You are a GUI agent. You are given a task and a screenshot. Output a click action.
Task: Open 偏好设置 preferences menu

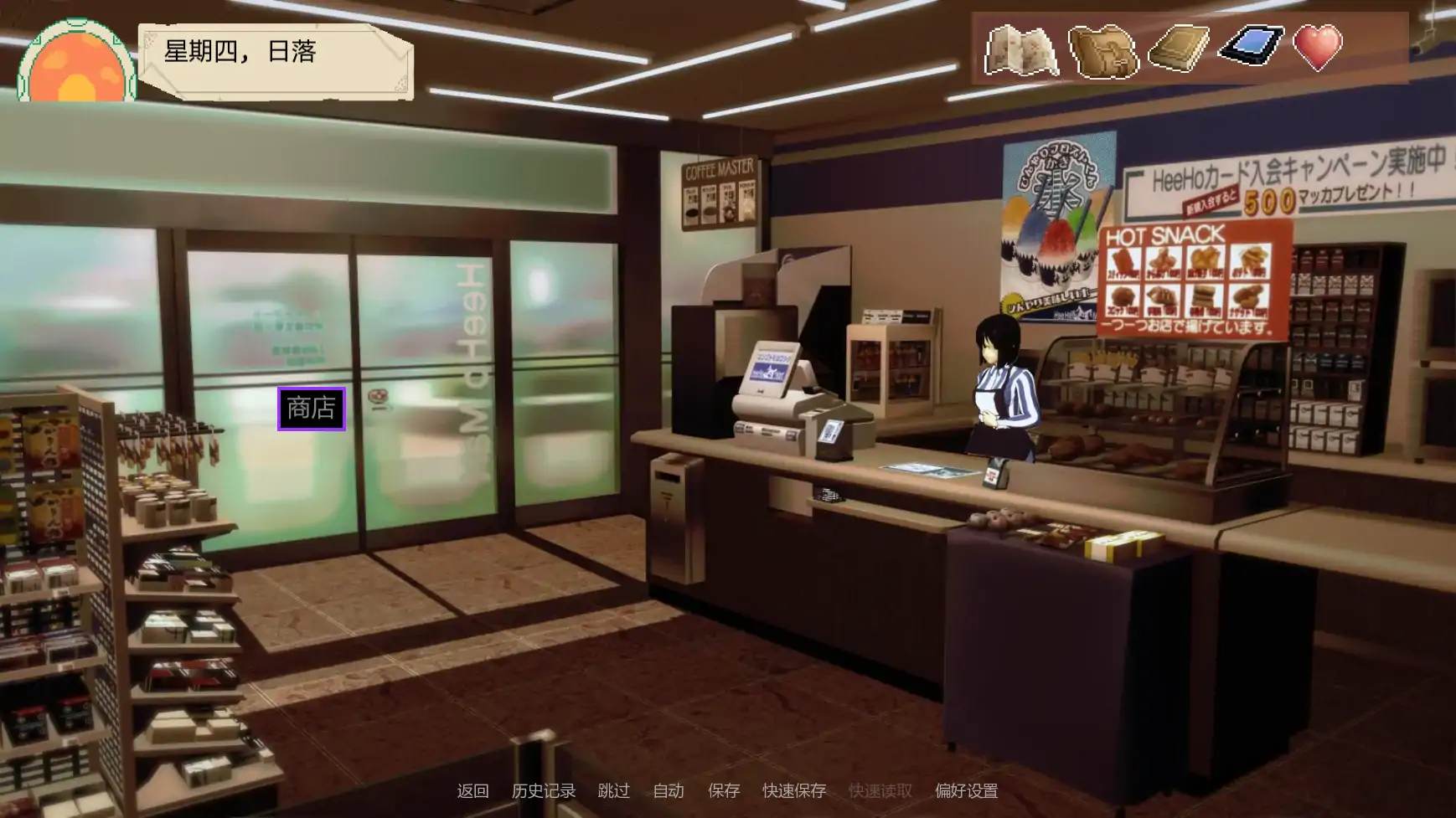point(965,790)
